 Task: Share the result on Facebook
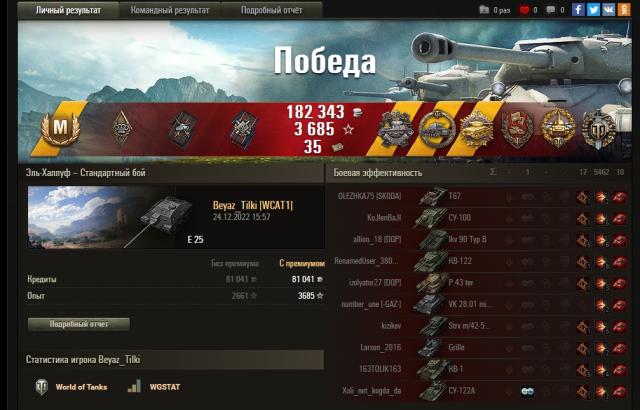[x=579, y=10]
